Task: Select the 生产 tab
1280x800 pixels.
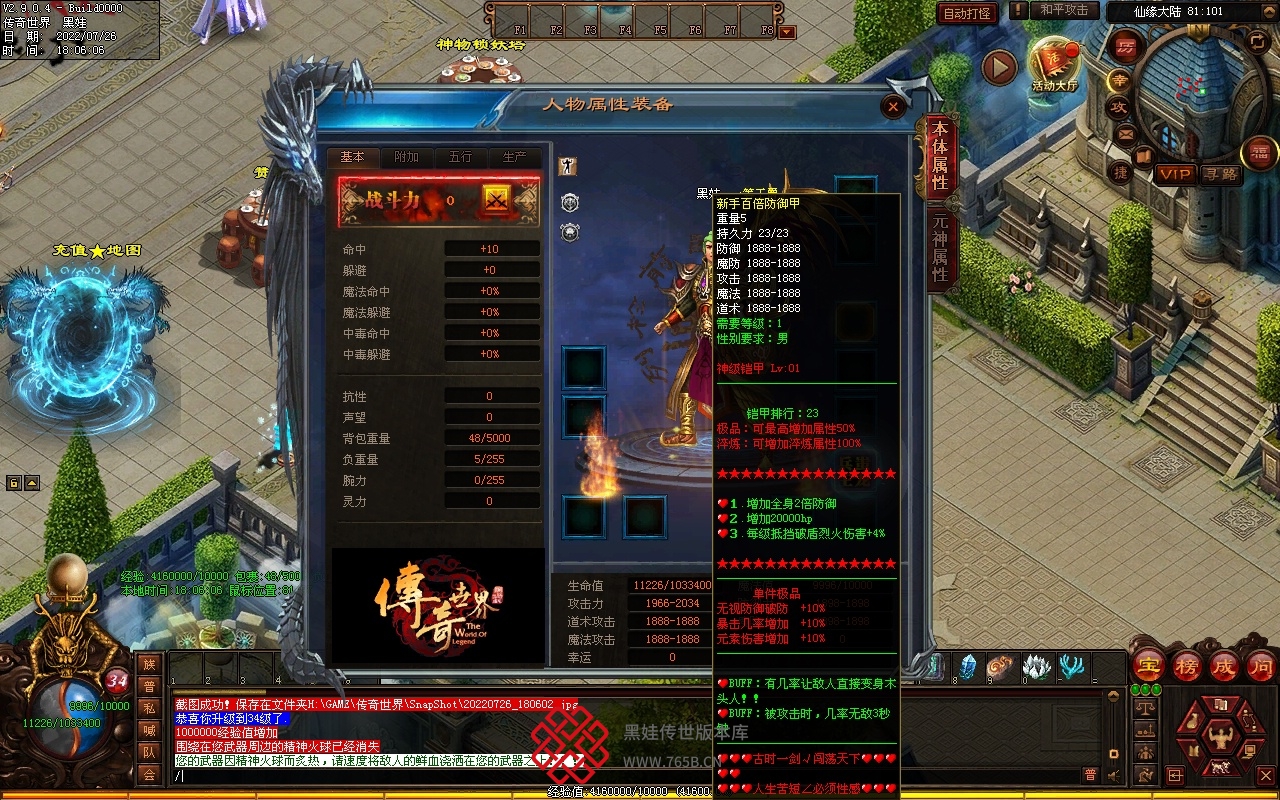Action: tap(514, 158)
